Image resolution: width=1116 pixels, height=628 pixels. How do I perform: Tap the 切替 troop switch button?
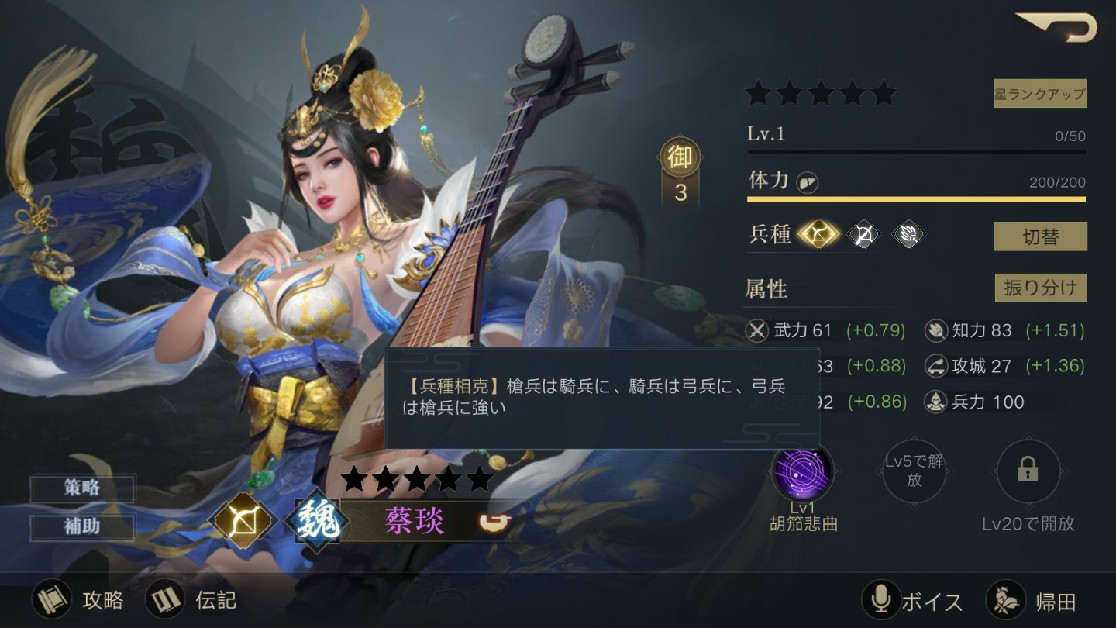[x=1039, y=237]
